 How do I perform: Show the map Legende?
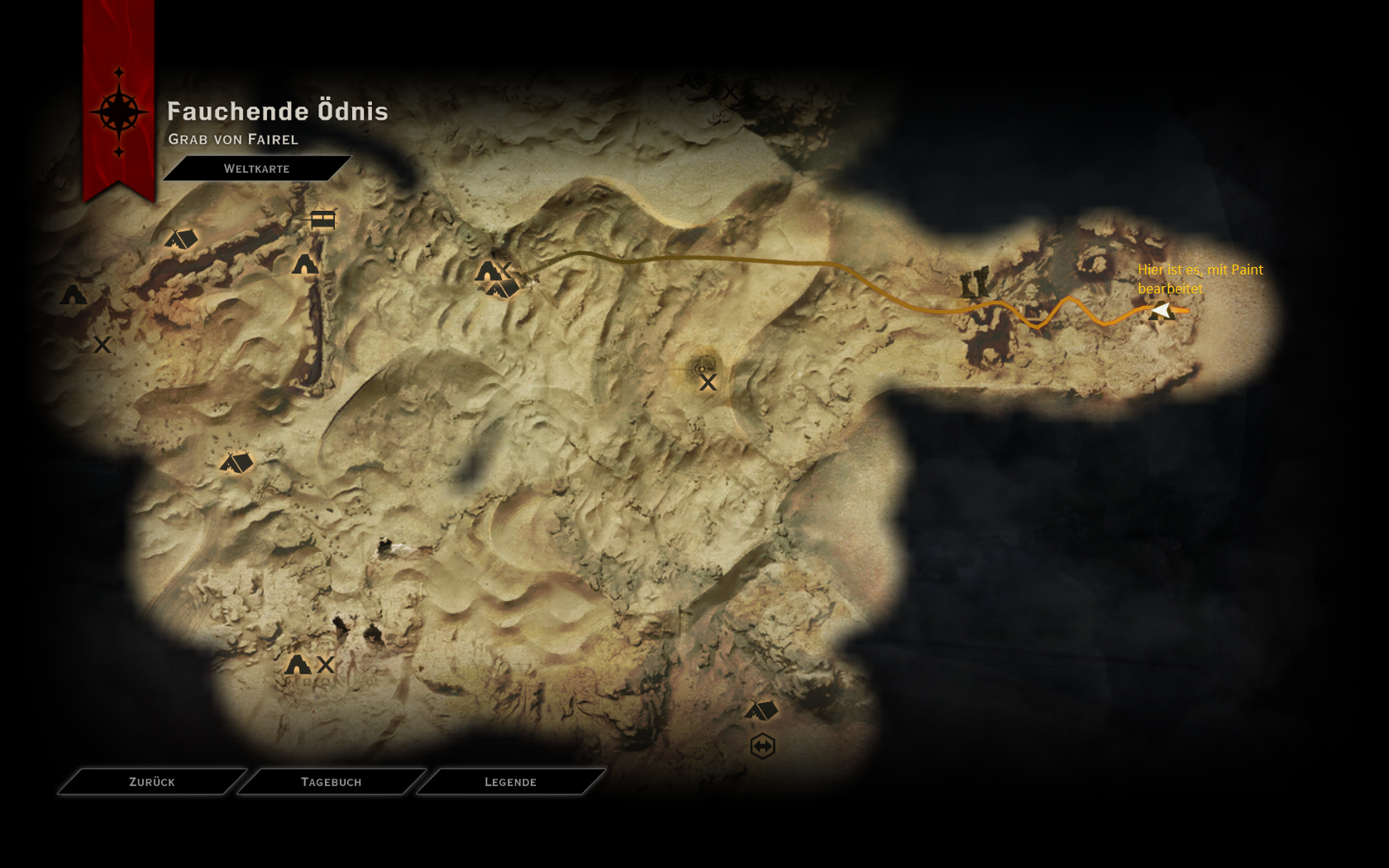[x=510, y=781]
